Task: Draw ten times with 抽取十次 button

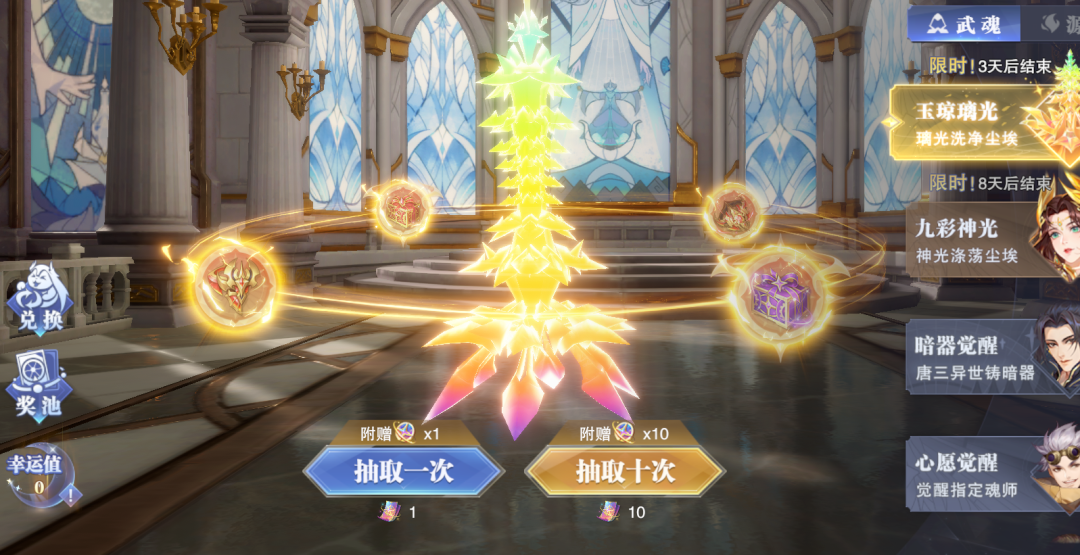Action: point(625,471)
